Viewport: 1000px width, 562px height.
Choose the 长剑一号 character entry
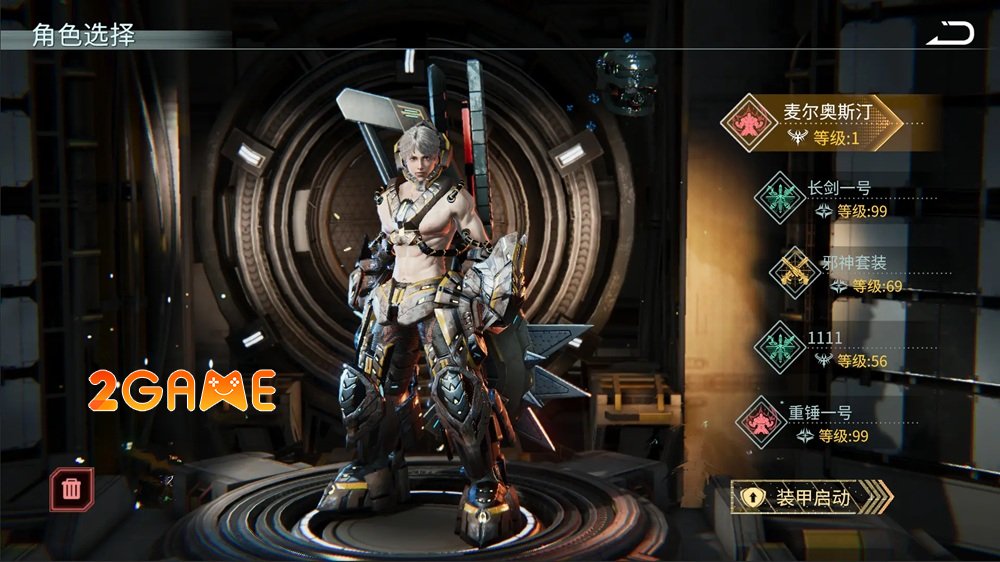point(830,196)
